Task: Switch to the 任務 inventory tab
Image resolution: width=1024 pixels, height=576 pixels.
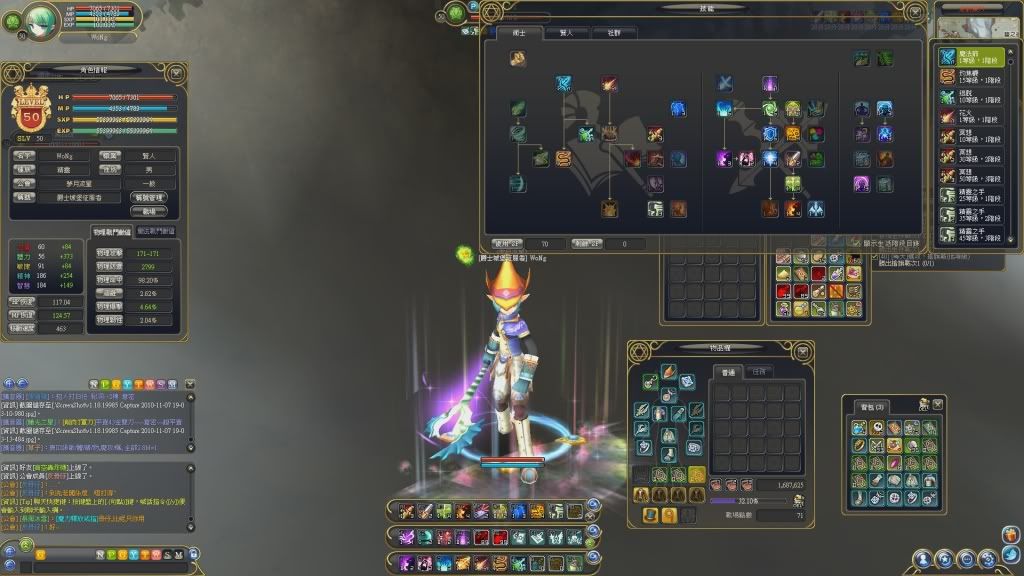Action: tap(760, 372)
